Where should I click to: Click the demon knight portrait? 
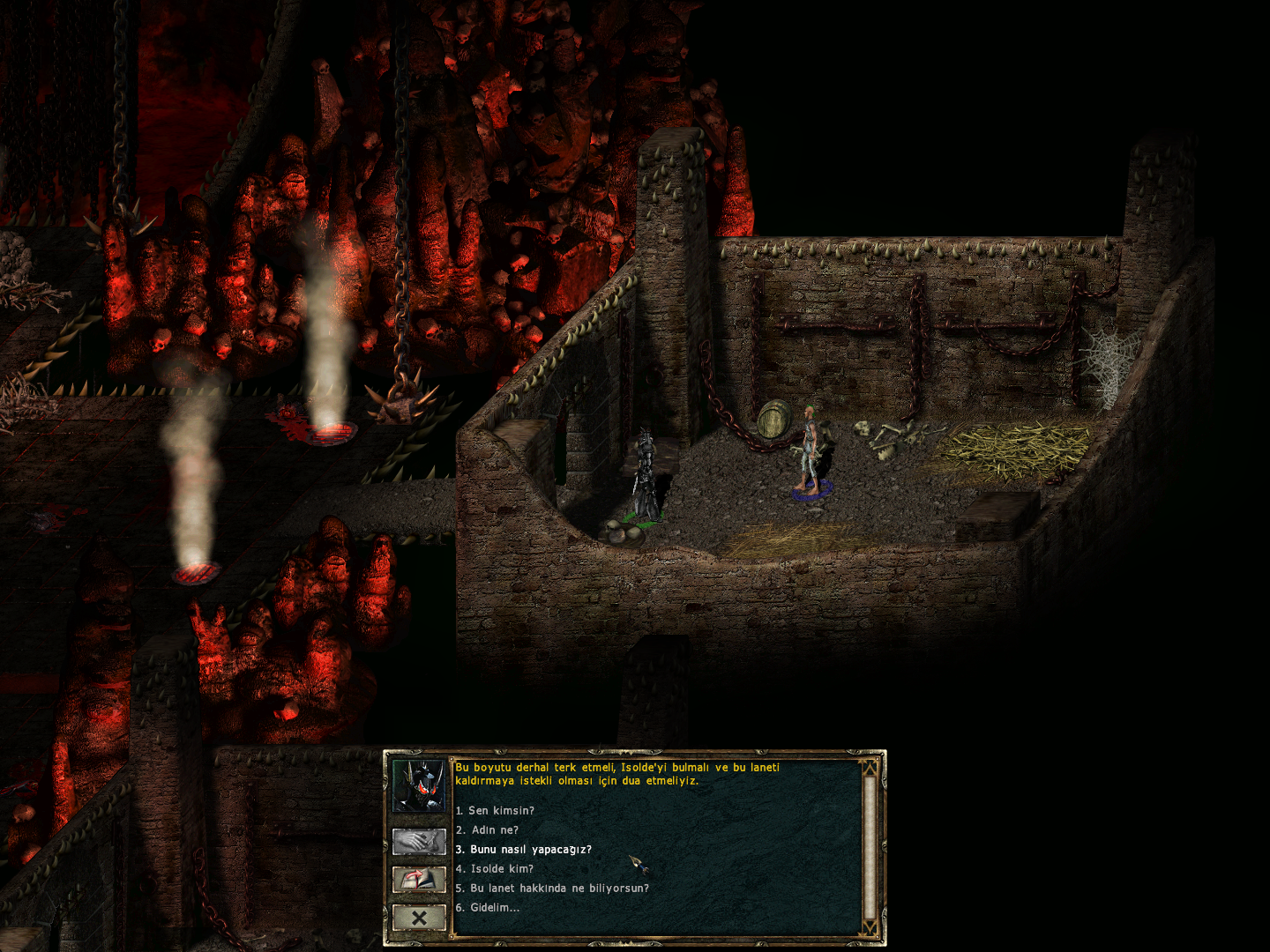[420, 787]
